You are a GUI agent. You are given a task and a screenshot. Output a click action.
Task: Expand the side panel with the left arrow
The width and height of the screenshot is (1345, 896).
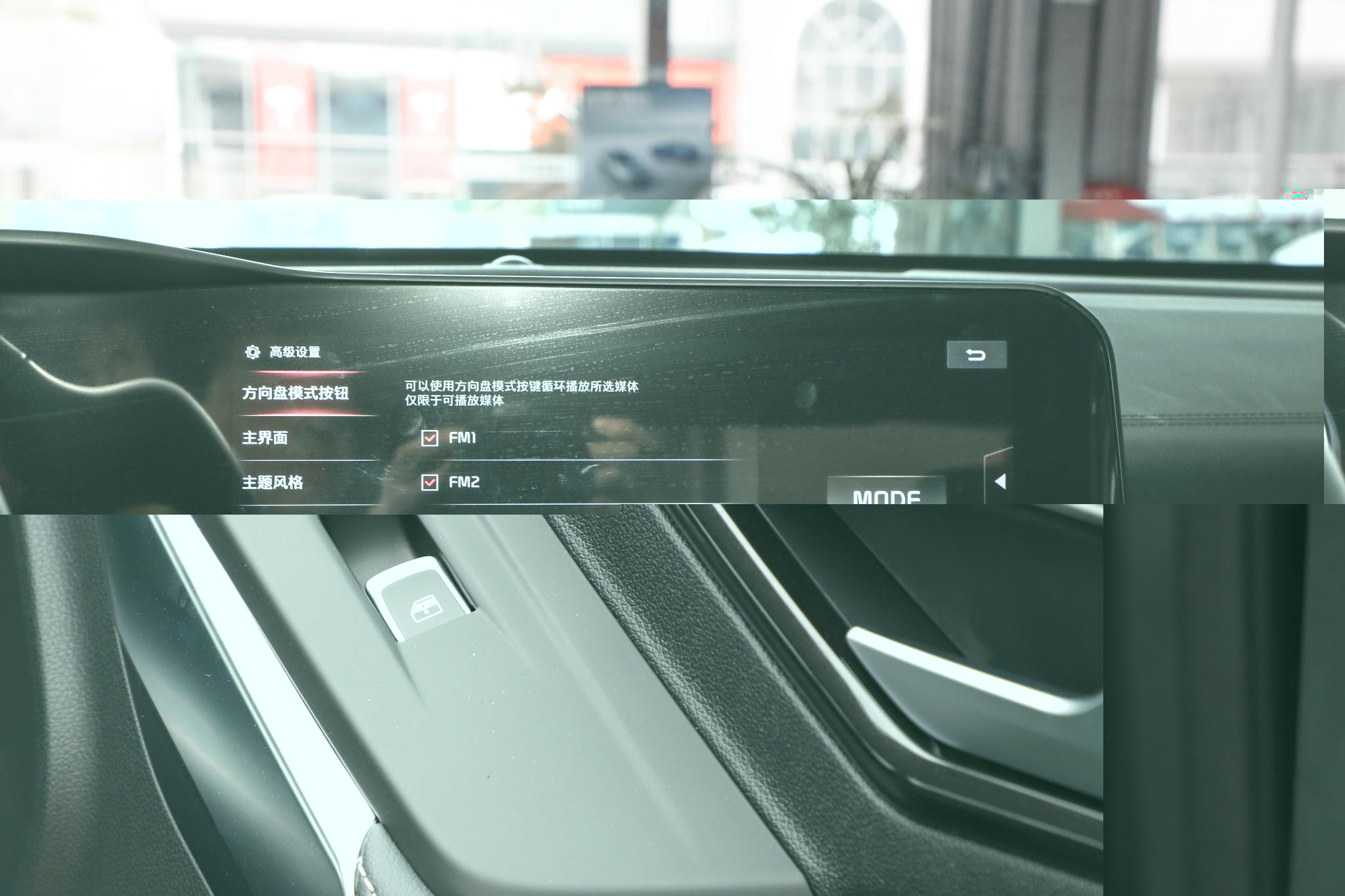(1000, 481)
